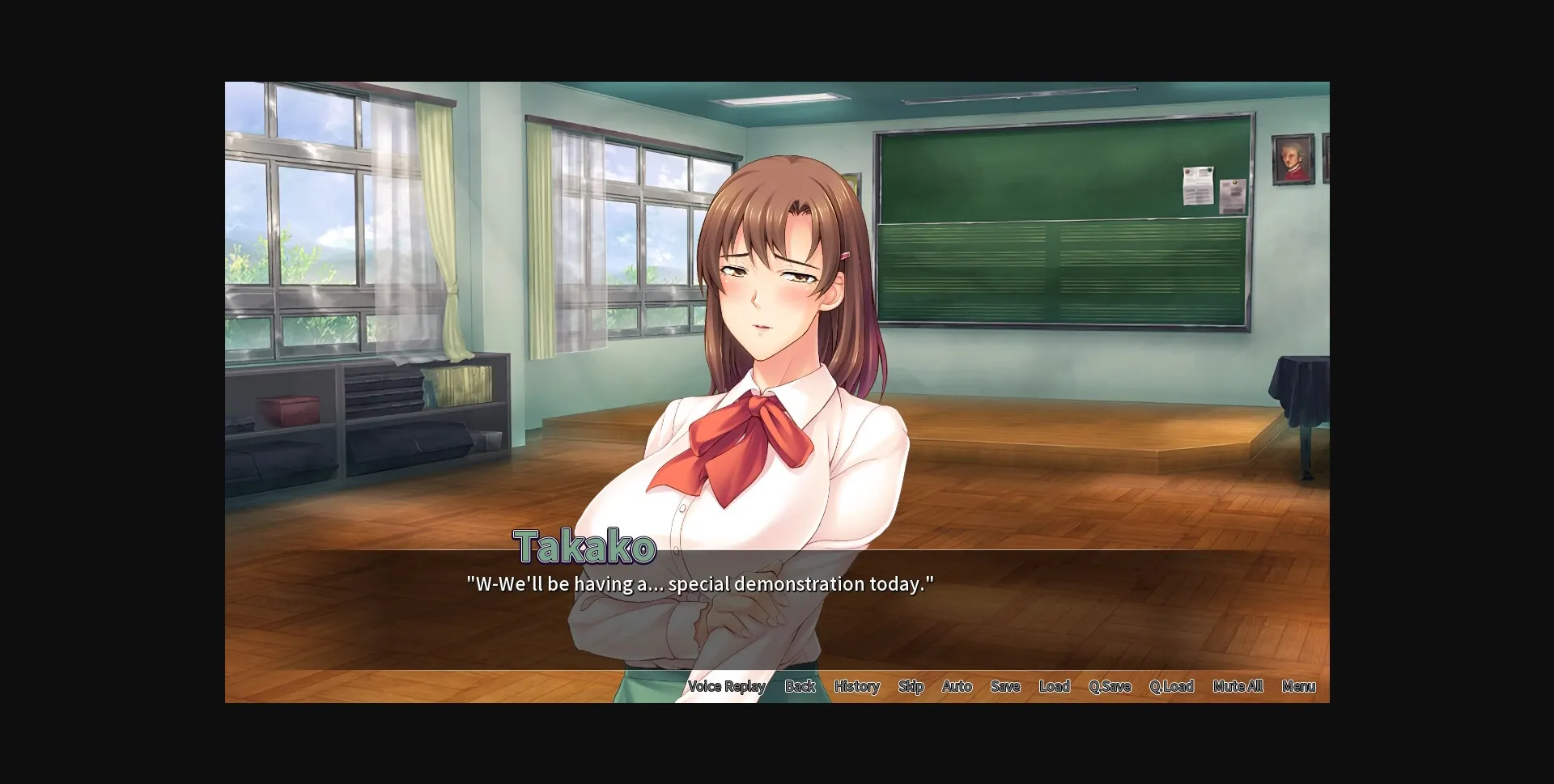1554x784 pixels.
Task: Open the Load screen
Action: coord(1054,686)
